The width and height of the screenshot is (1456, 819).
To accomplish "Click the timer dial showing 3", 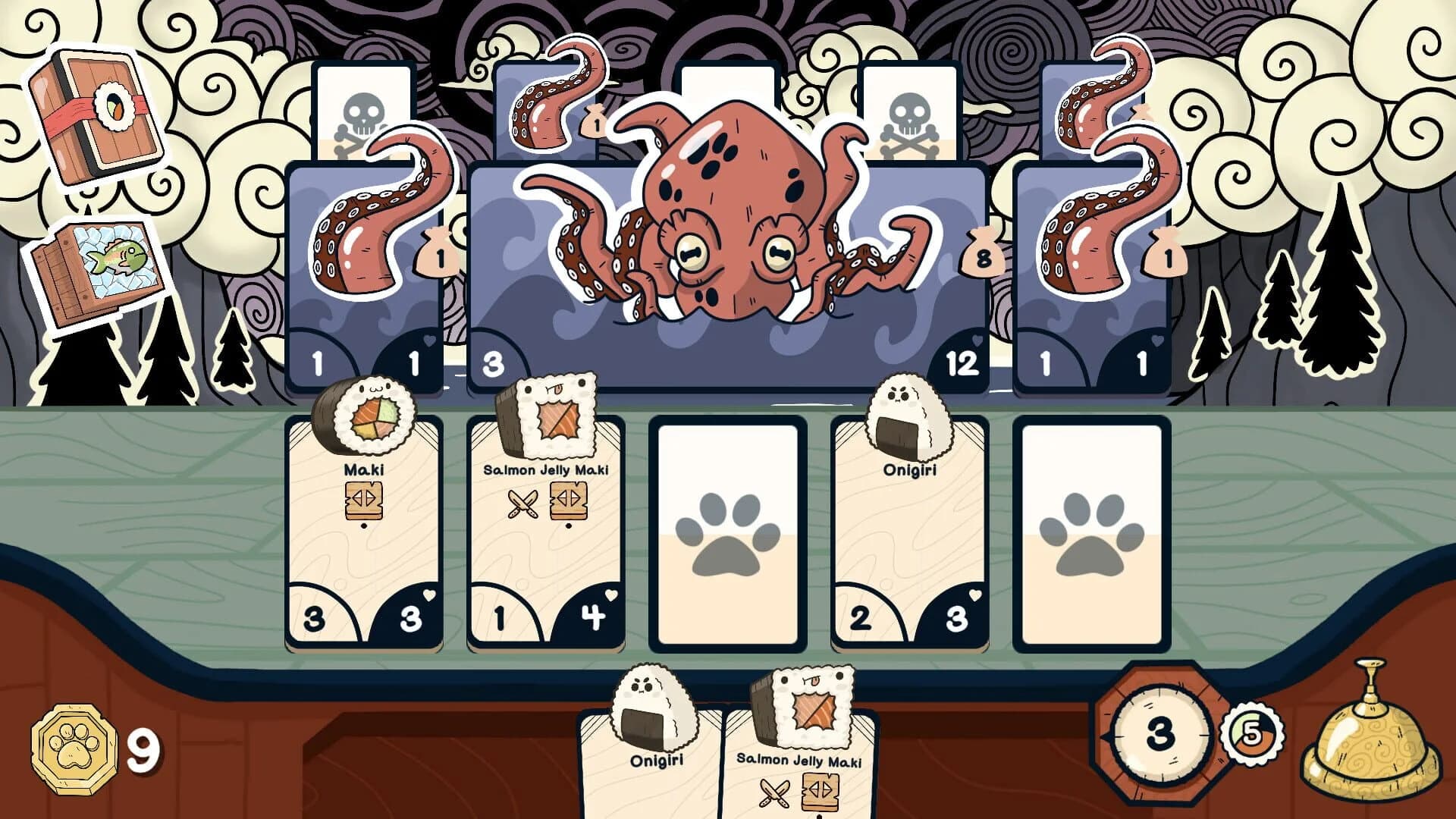I will point(1160,732).
